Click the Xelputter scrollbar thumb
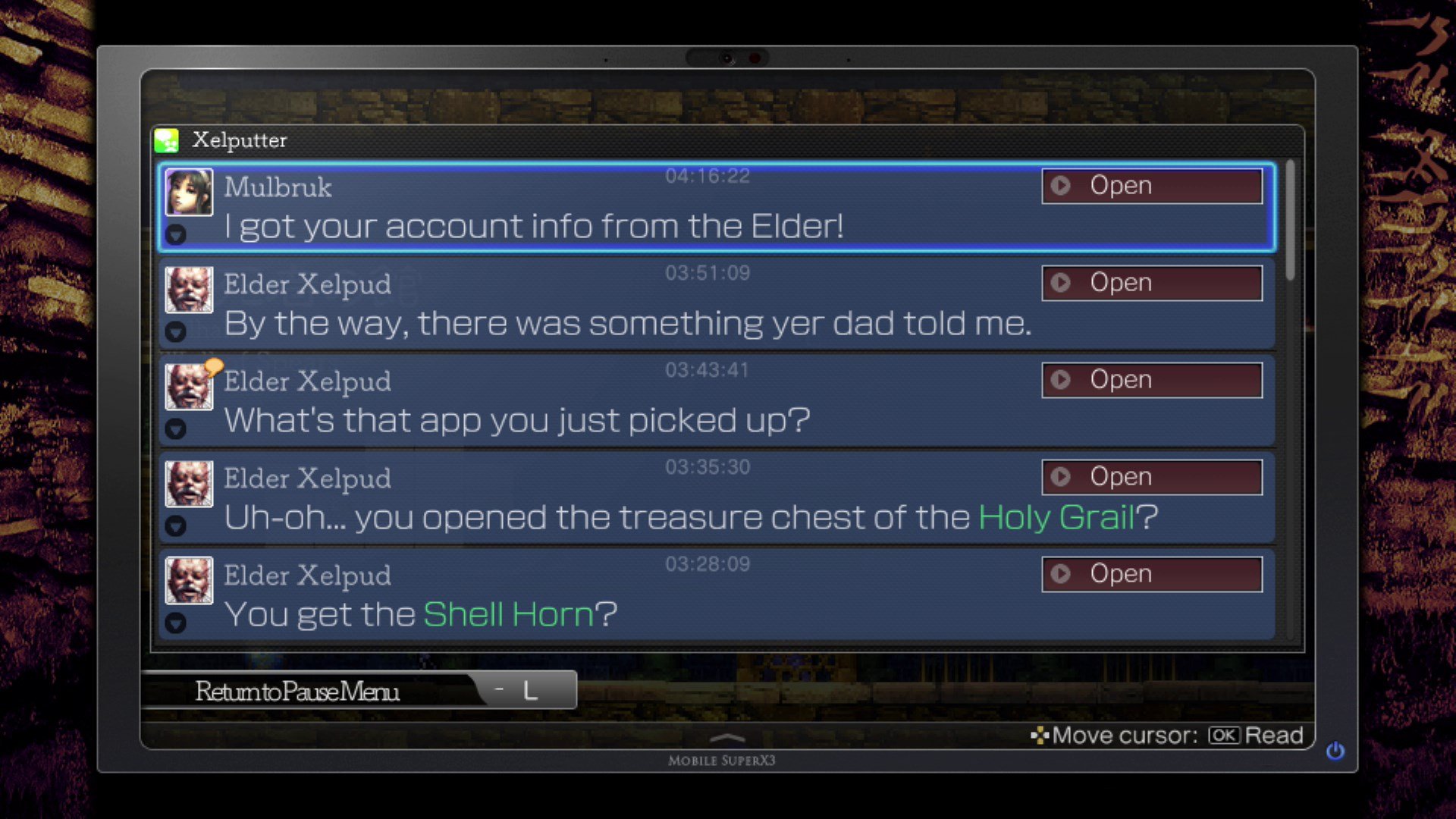1456x819 pixels. point(1290,218)
